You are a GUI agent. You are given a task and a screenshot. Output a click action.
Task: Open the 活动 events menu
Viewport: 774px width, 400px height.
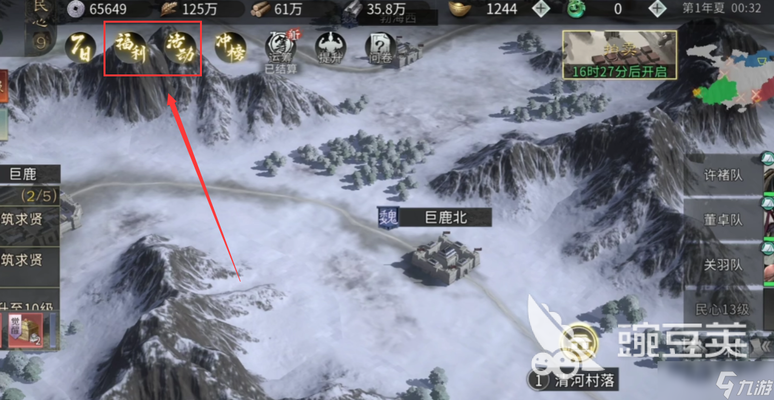click(178, 47)
